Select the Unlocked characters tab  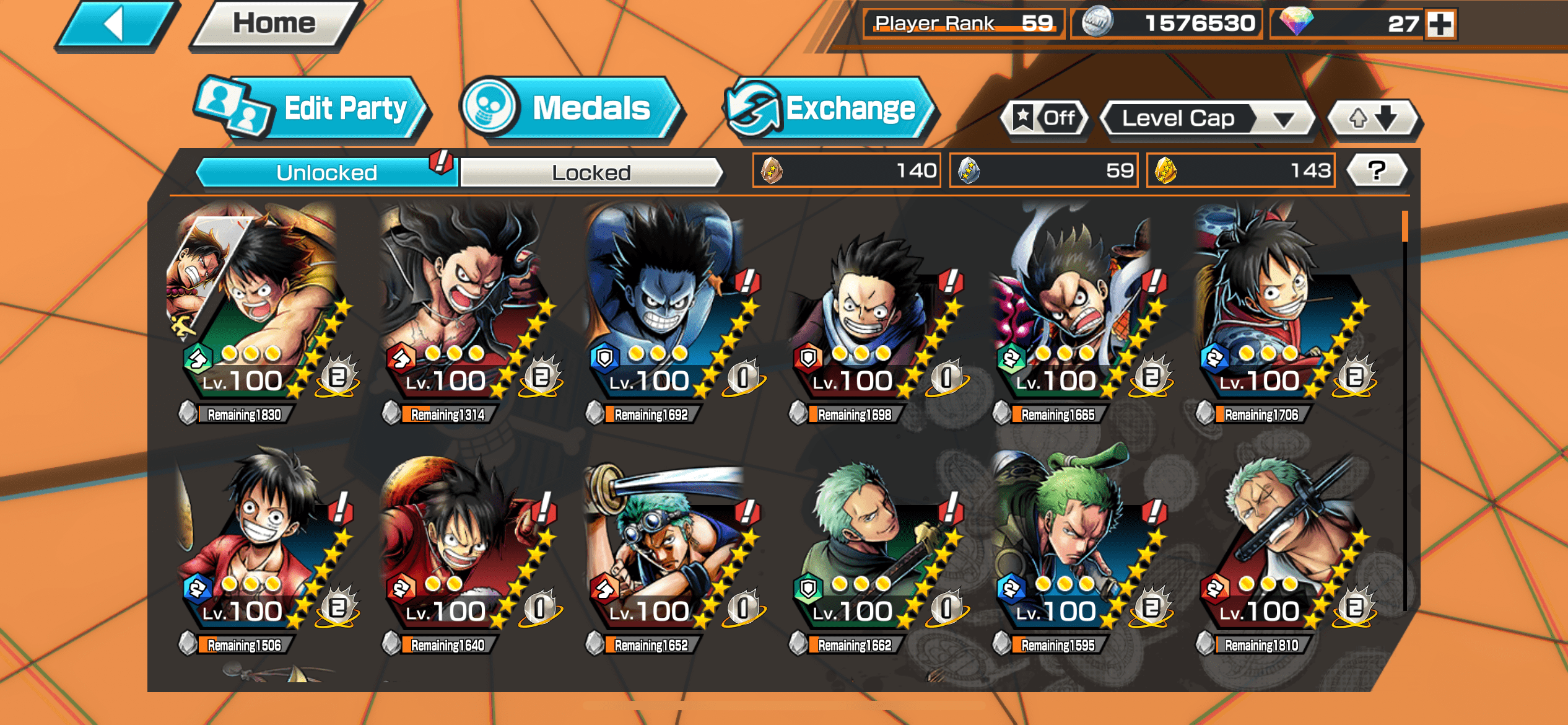(x=326, y=172)
